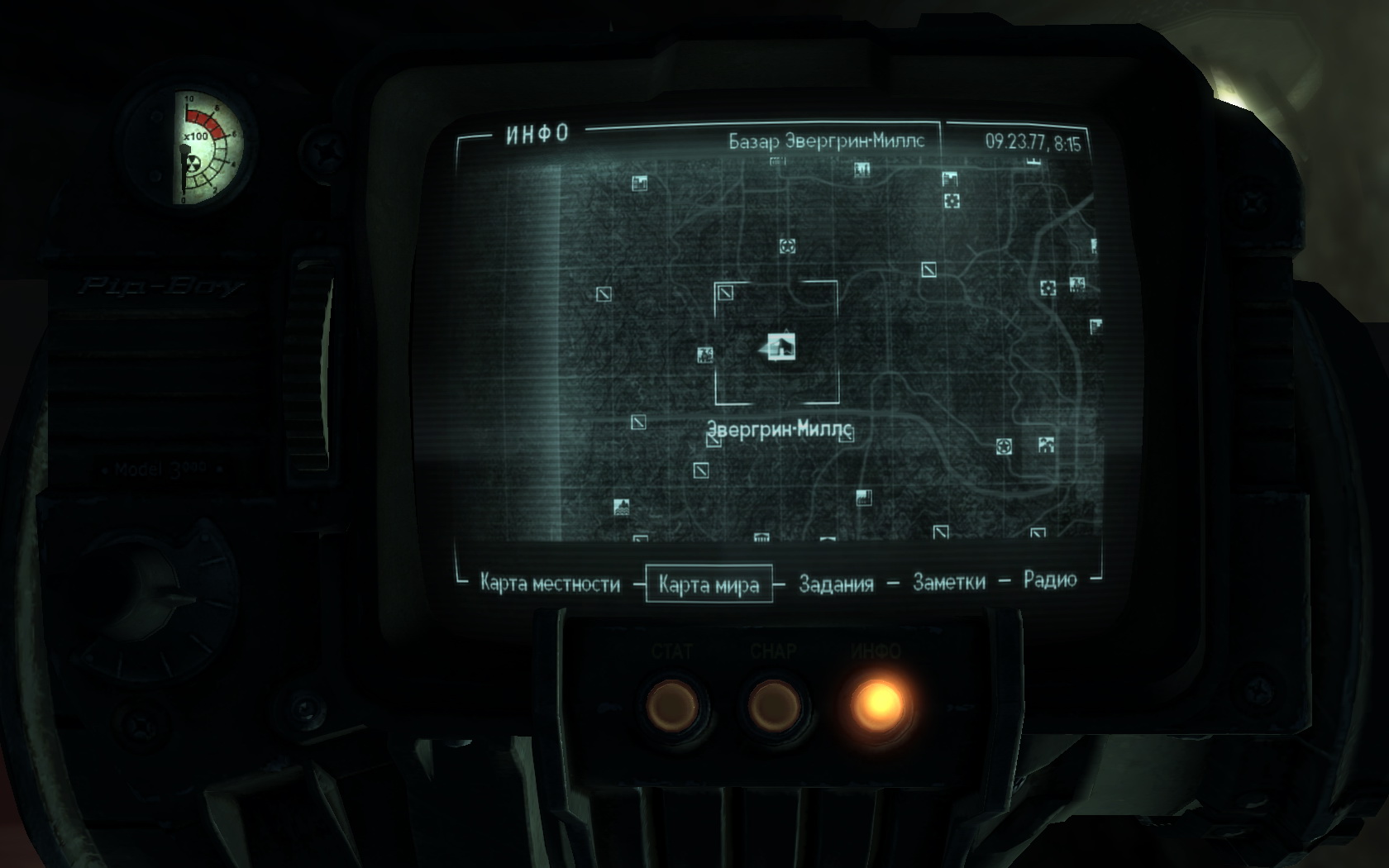Open the Заметки notes tab
The image size is (1389, 868).
(x=948, y=582)
